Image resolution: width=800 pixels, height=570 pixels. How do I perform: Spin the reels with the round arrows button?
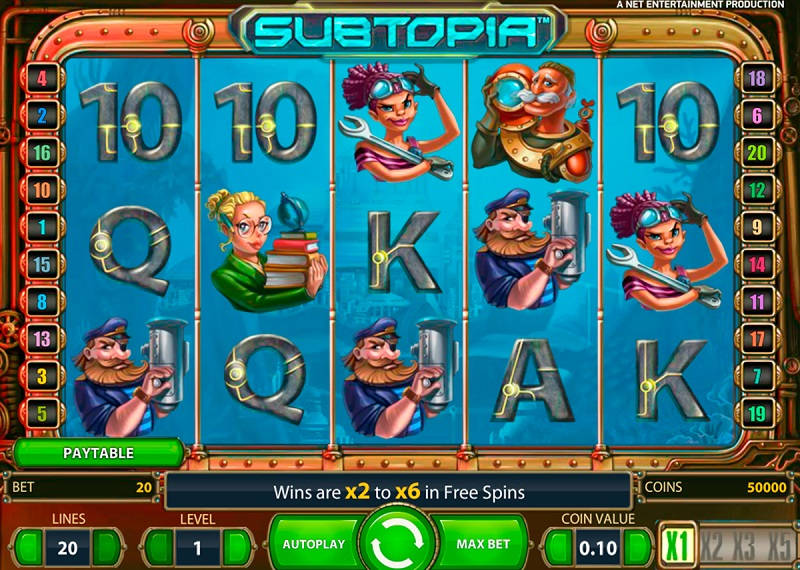coord(400,545)
